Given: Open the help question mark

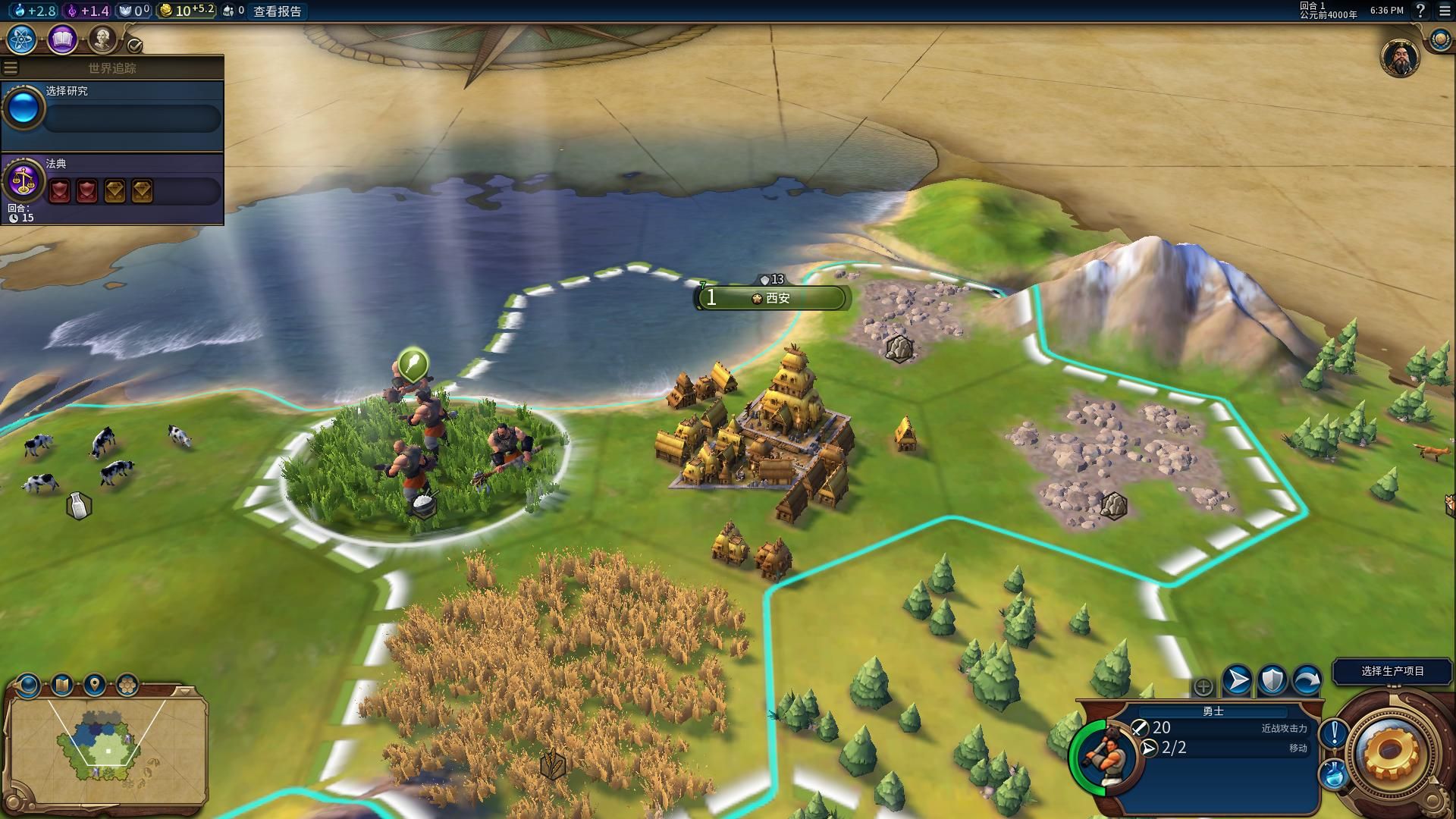Looking at the screenshot, I should pos(1421,11).
